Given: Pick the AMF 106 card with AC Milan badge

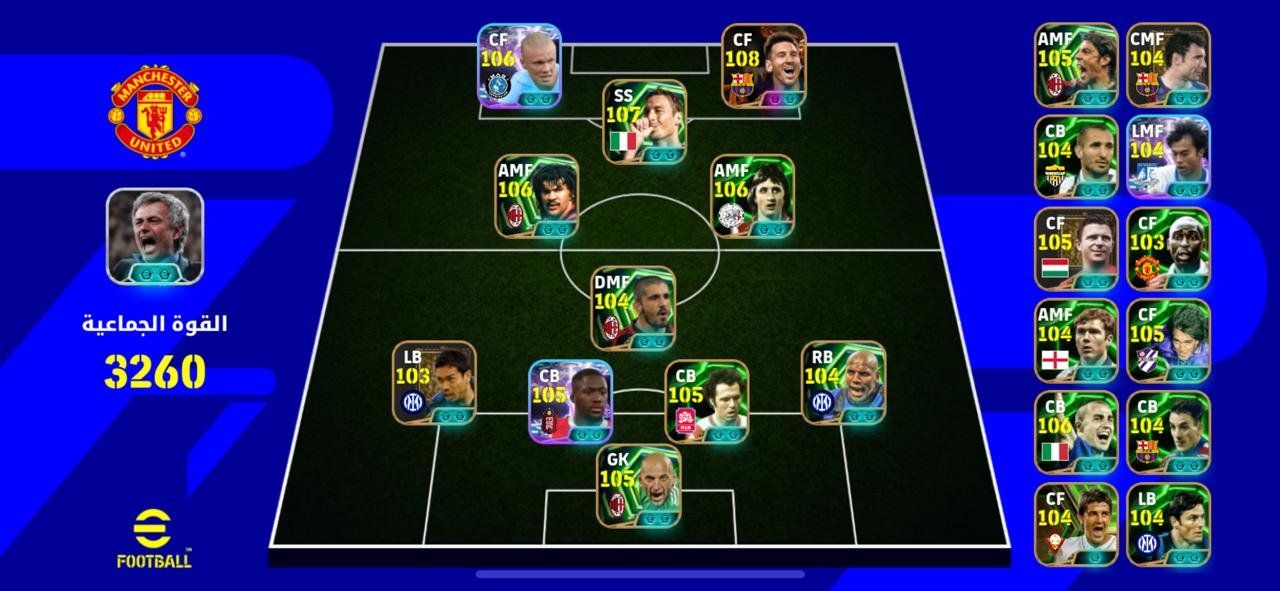Looking at the screenshot, I should (x=536, y=196).
